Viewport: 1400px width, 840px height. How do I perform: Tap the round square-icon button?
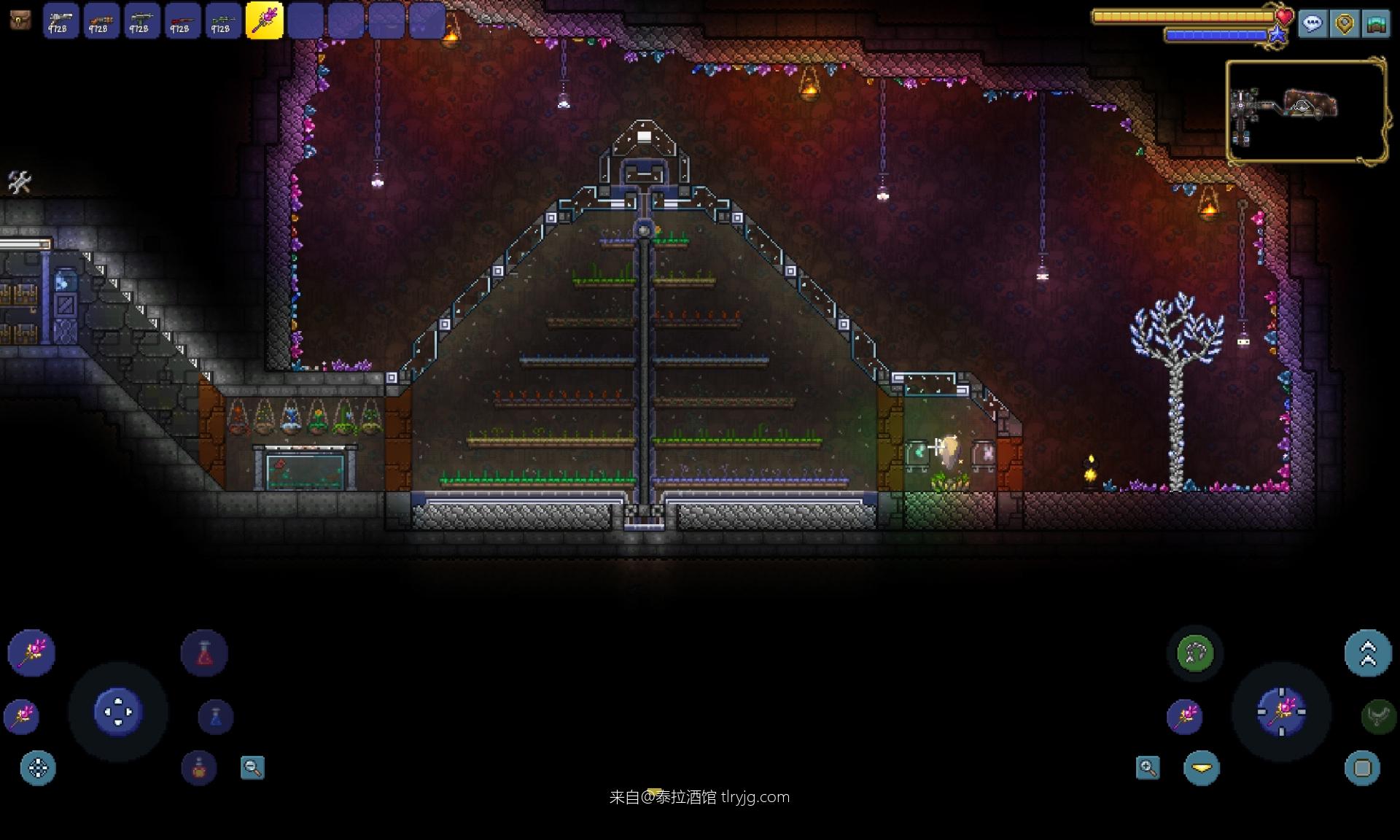(x=1362, y=768)
